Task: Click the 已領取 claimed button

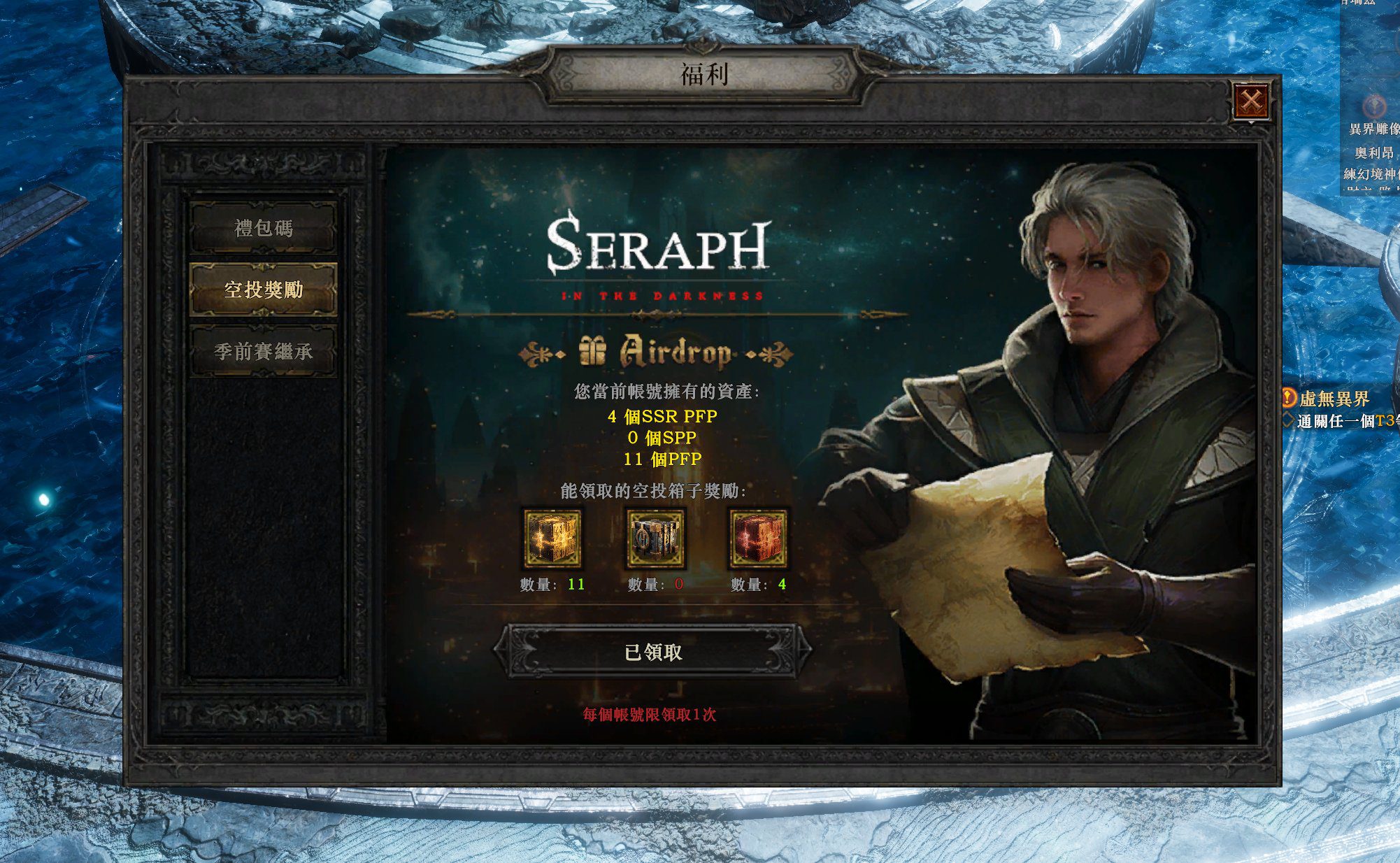Action: point(653,652)
